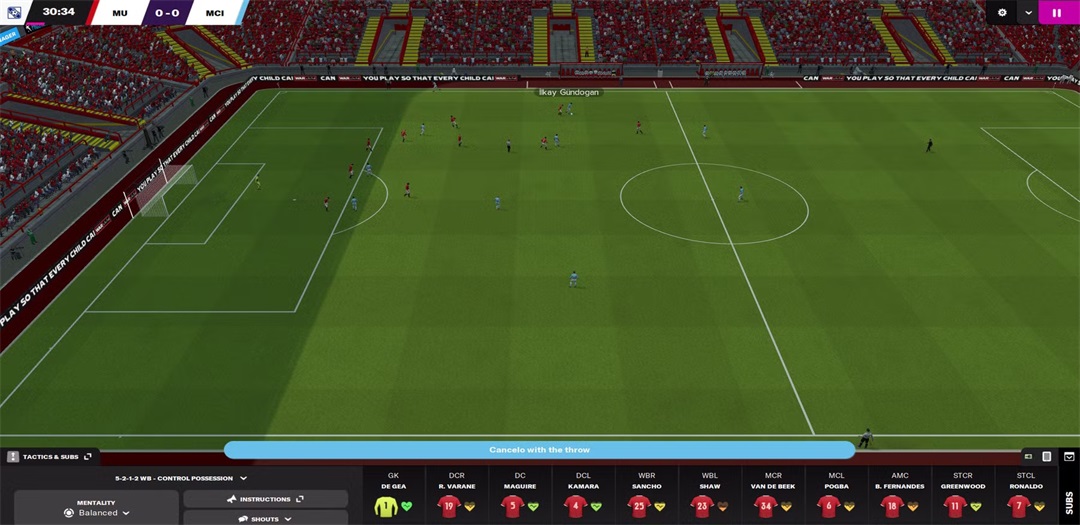Select Ronaldo's number 7 shirt

click(x=1019, y=506)
